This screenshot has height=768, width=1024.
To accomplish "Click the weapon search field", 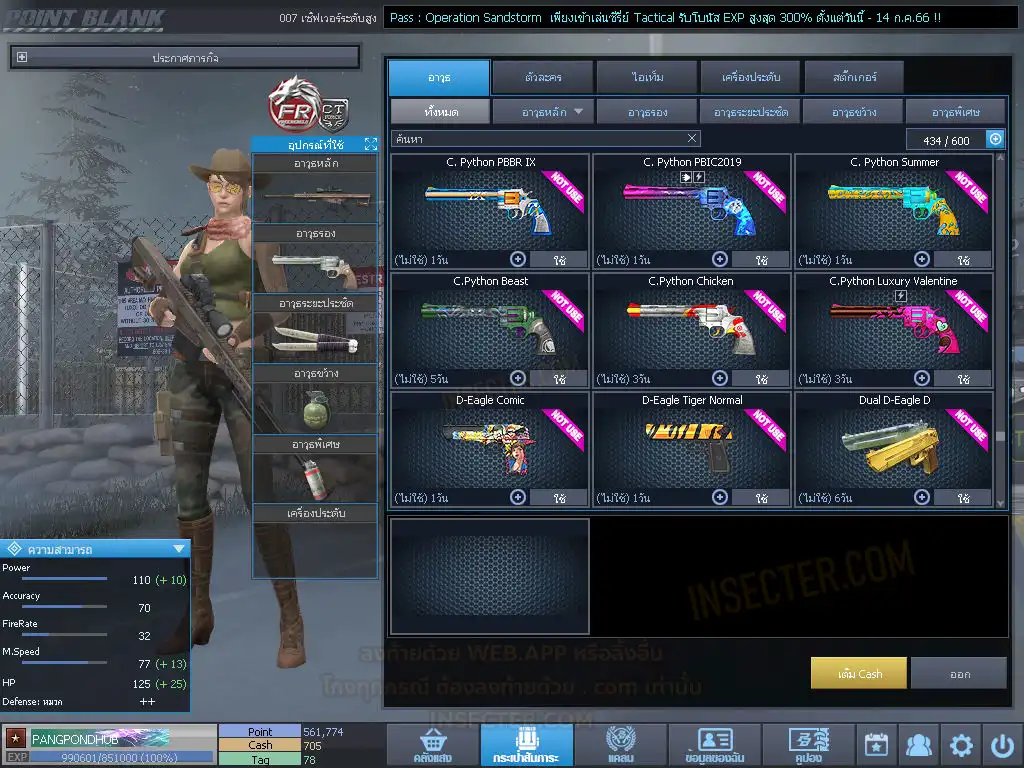I will tap(538, 139).
